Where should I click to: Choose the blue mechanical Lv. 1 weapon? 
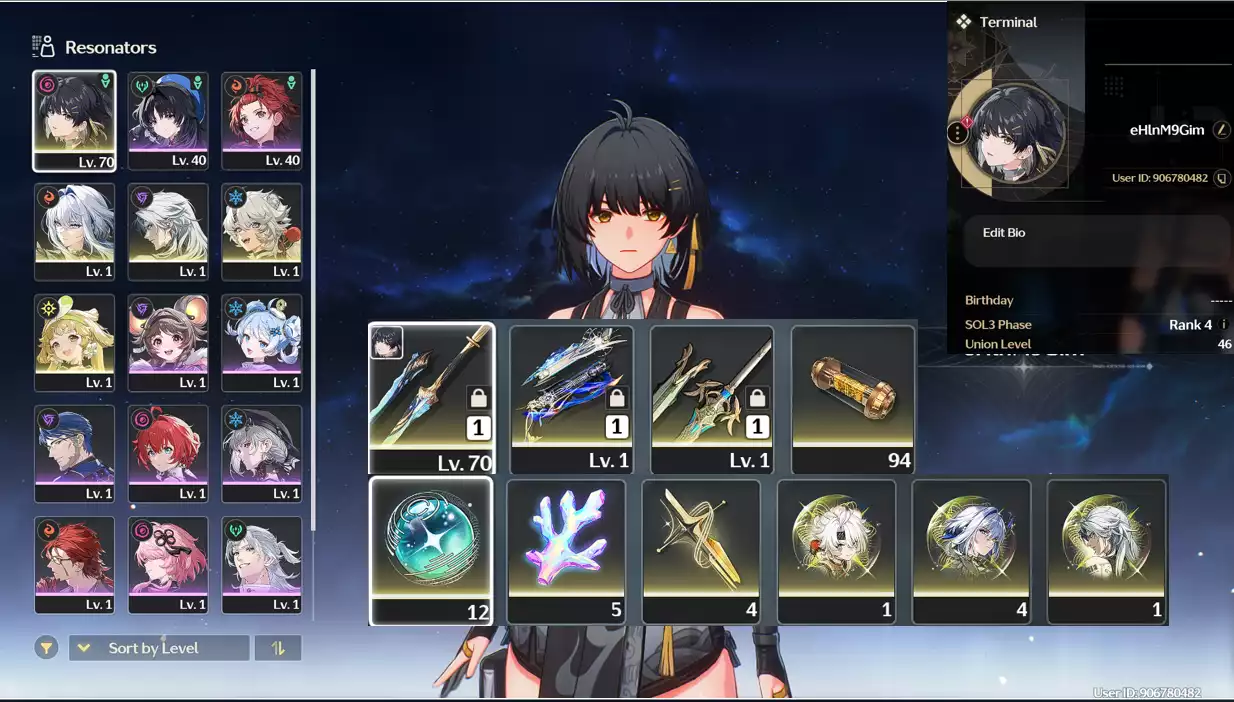tap(572, 398)
